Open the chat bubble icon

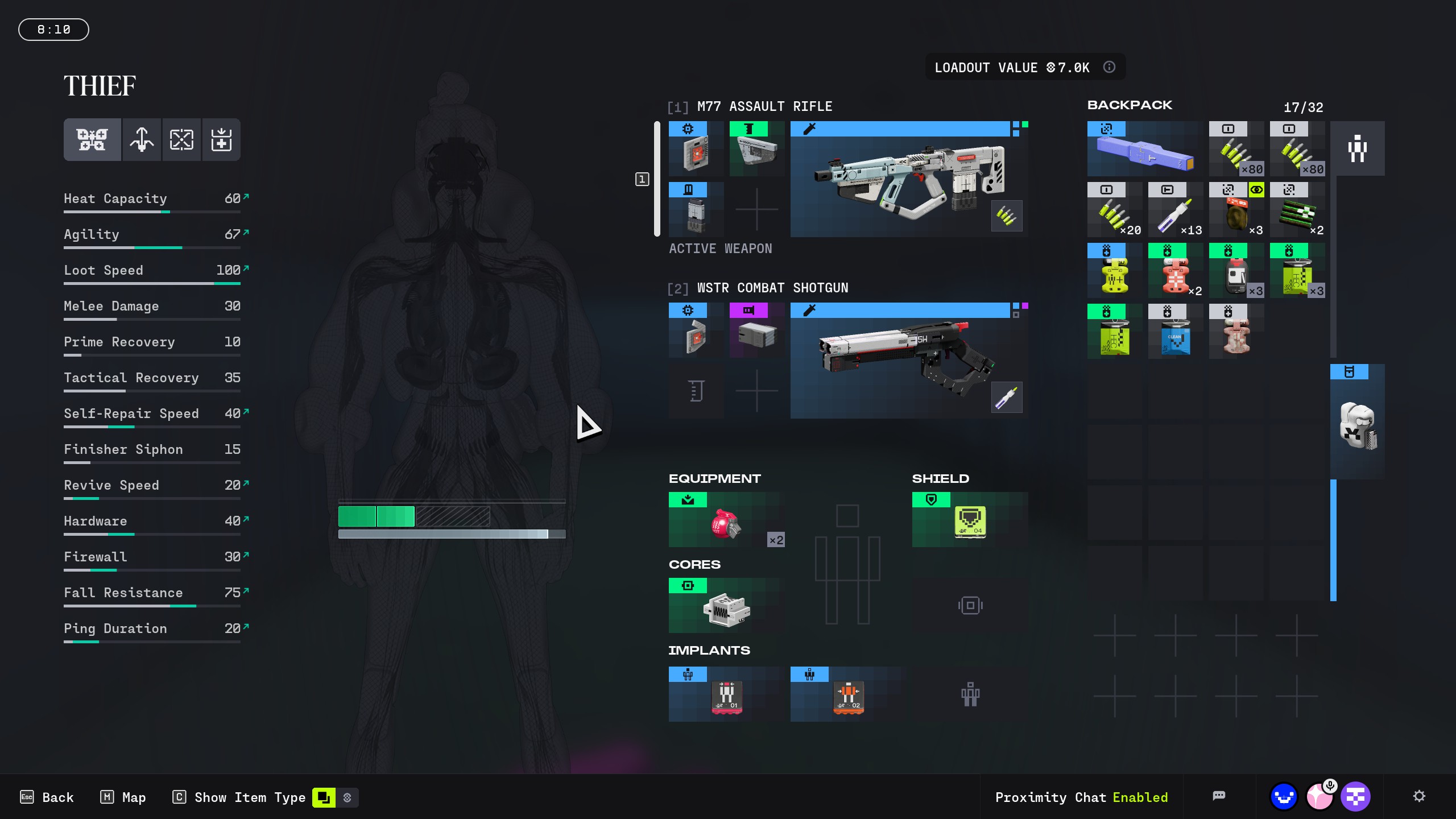pos(1218,796)
